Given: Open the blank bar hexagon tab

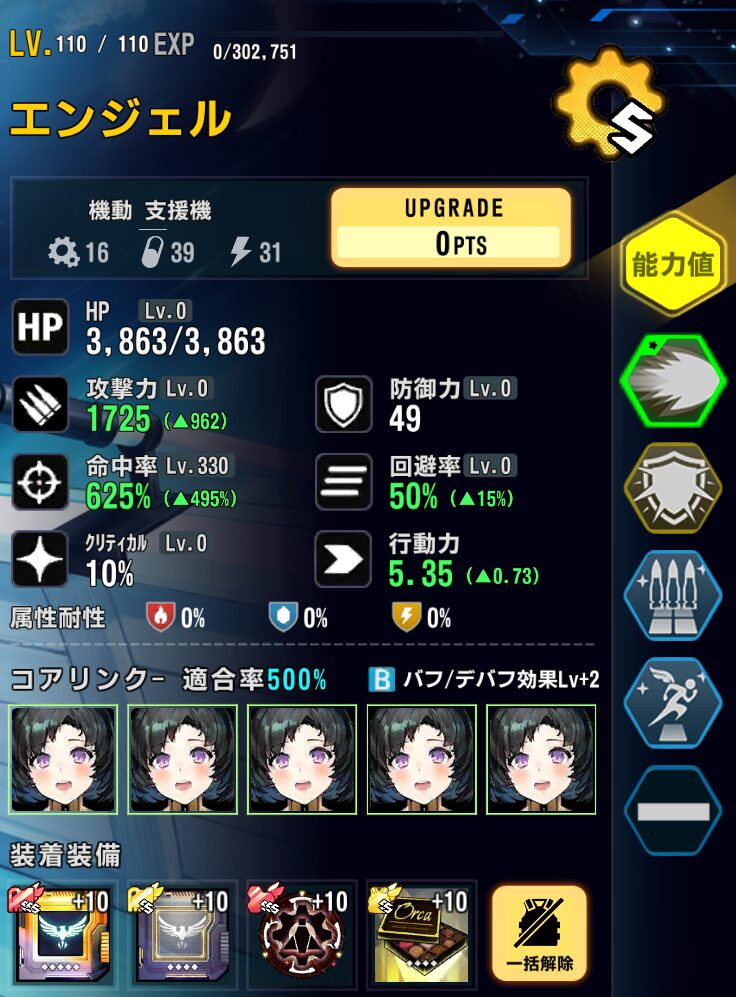Looking at the screenshot, I should point(672,810).
